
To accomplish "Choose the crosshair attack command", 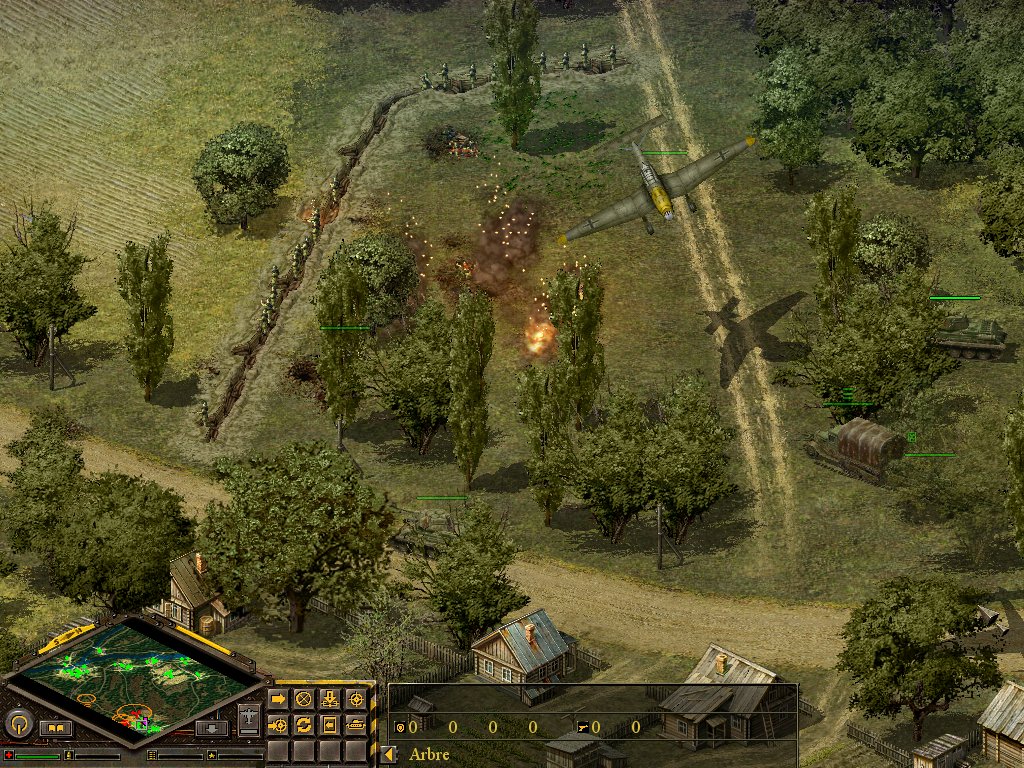I will pos(355,698).
